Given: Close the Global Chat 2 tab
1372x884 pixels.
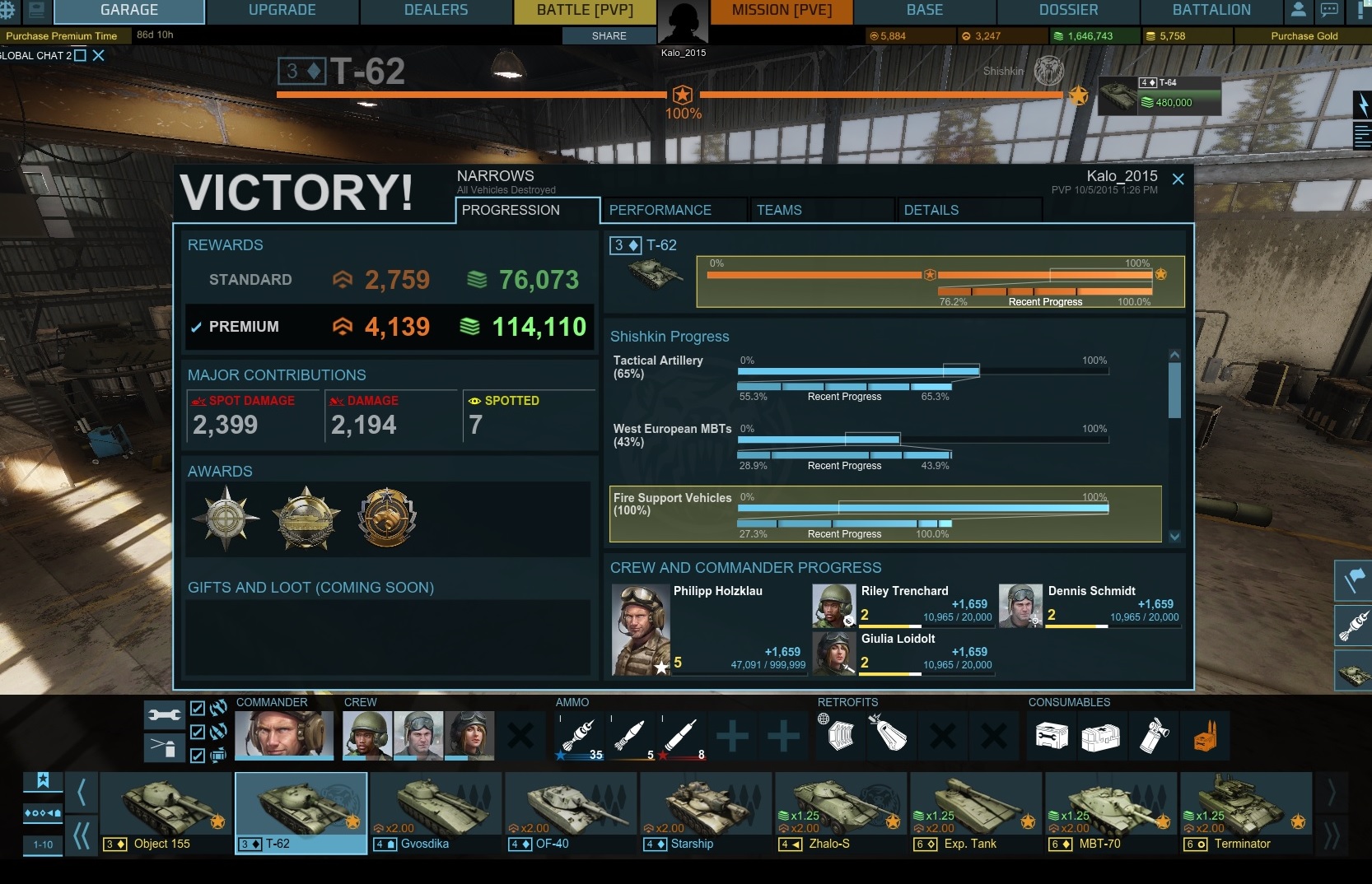Looking at the screenshot, I should click(99, 55).
